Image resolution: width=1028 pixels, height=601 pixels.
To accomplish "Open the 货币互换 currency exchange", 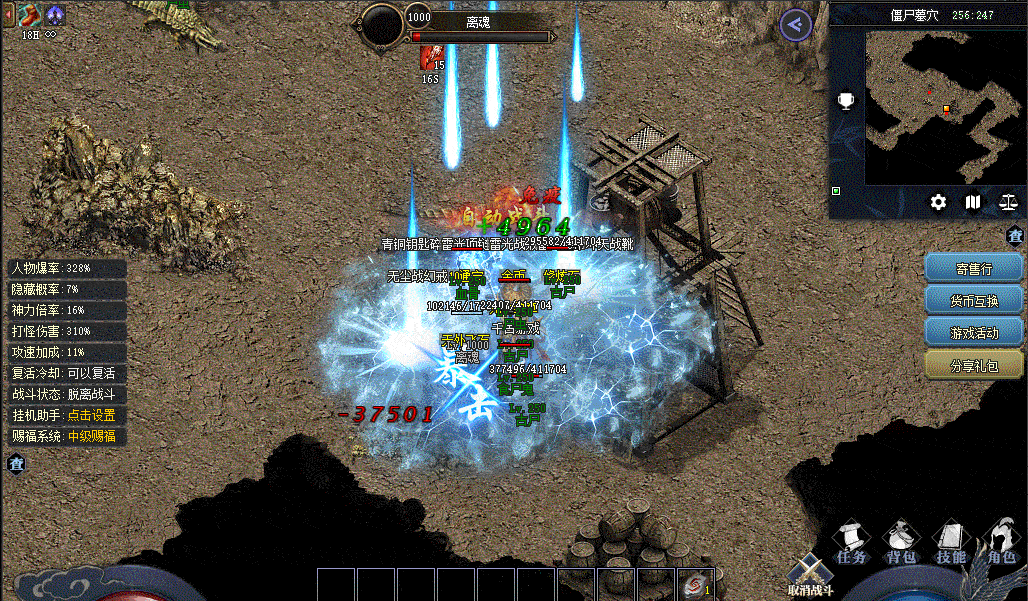I will coord(974,300).
